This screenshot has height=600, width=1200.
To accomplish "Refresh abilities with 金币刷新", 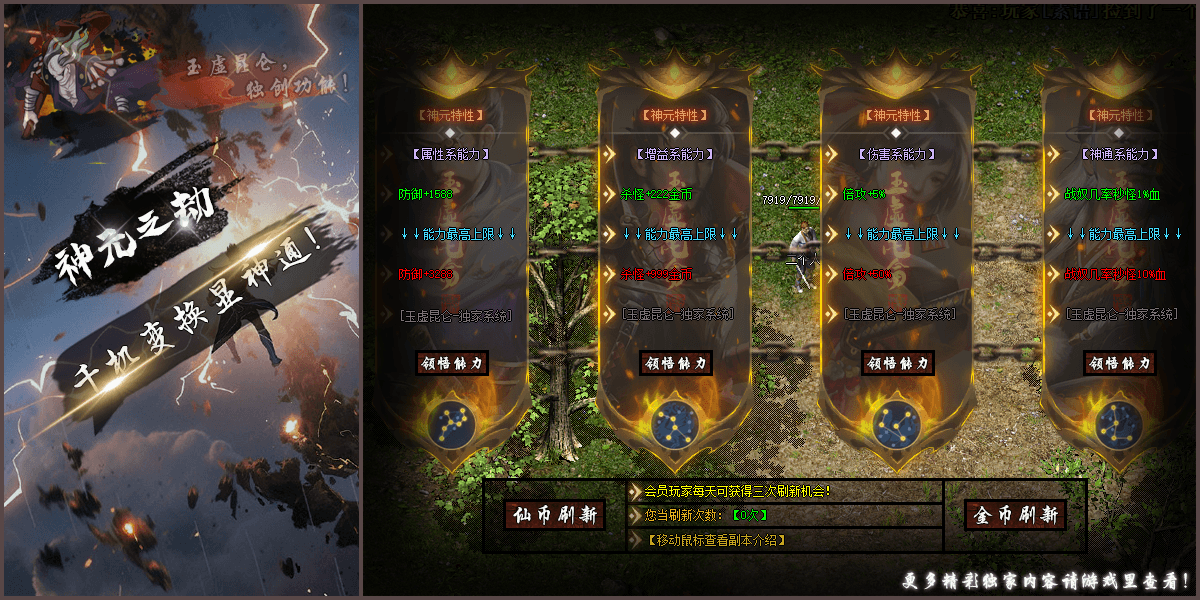I will 1015,515.
